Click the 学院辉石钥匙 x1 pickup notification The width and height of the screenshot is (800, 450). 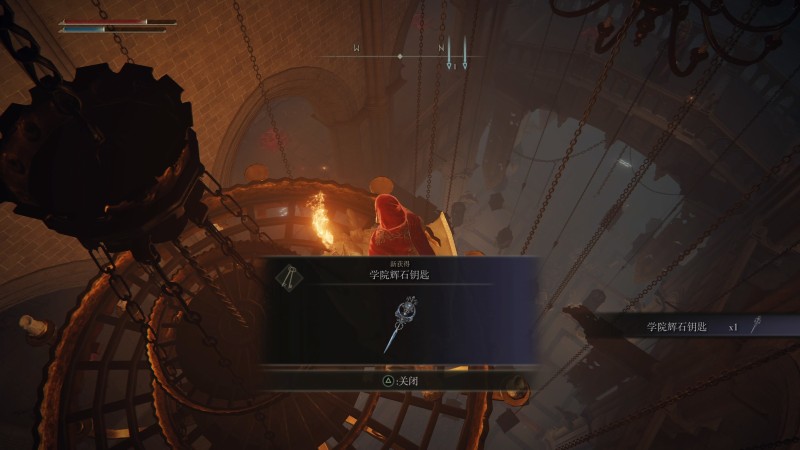pos(690,326)
